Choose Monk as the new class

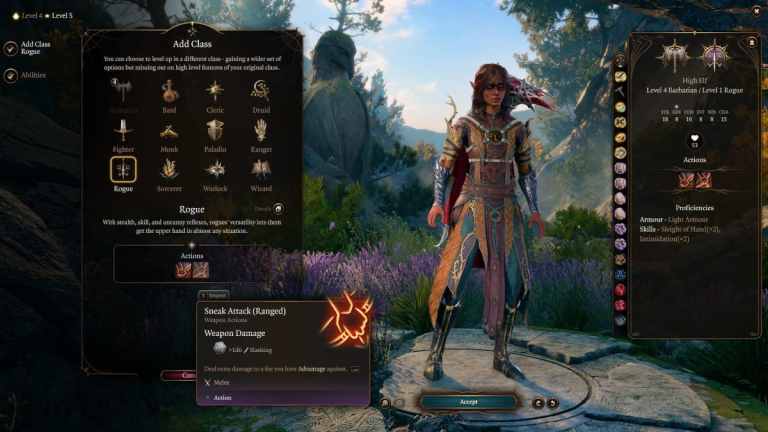point(170,131)
